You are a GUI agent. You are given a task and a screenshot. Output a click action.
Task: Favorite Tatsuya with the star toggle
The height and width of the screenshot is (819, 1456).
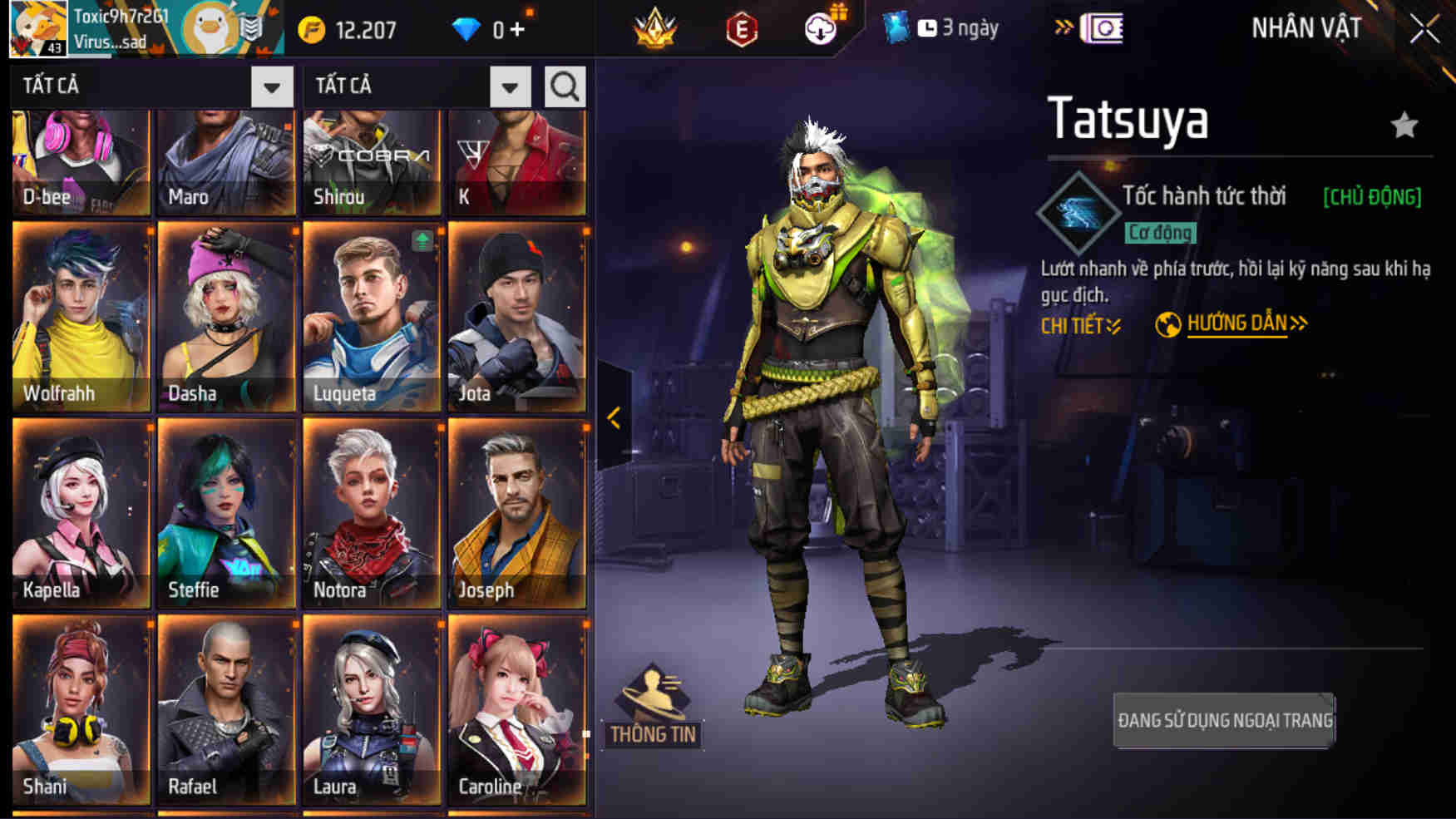pos(1405,123)
